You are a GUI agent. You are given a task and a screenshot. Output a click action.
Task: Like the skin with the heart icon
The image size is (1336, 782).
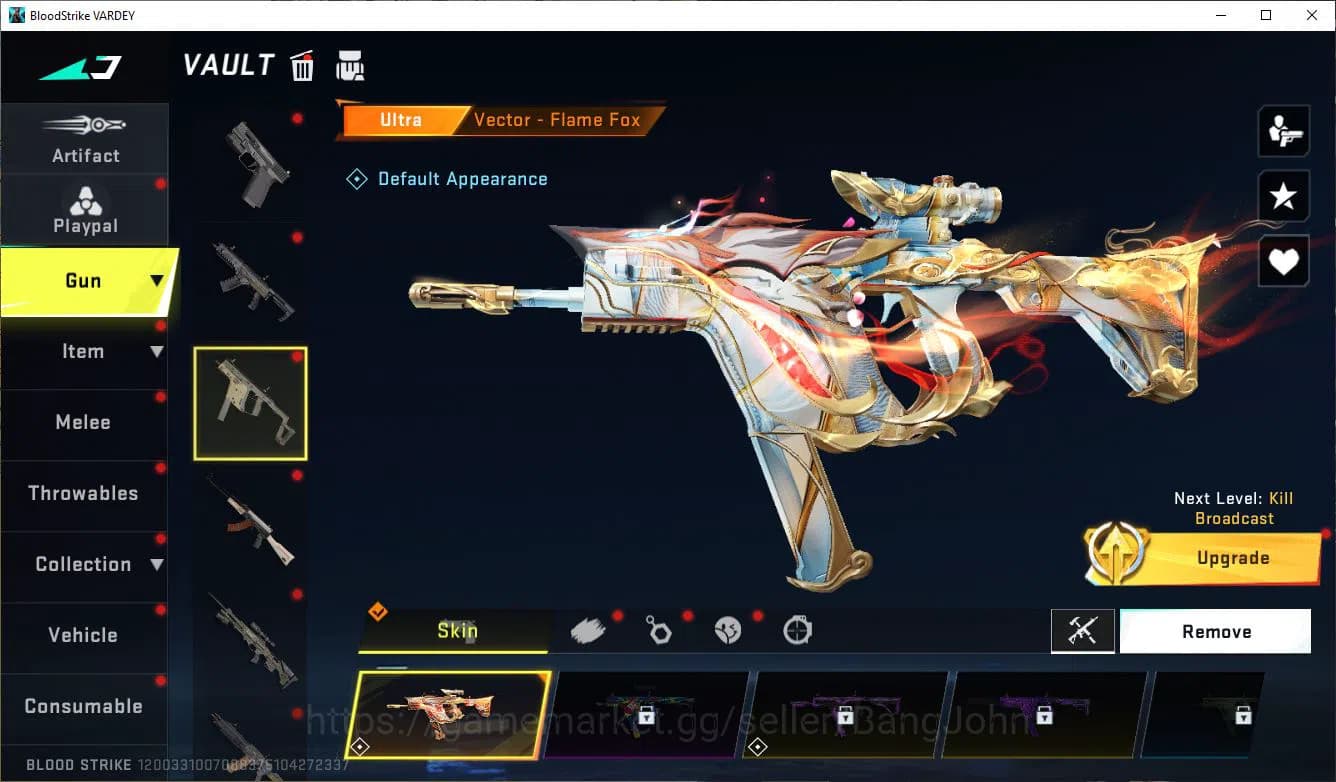(x=1283, y=260)
